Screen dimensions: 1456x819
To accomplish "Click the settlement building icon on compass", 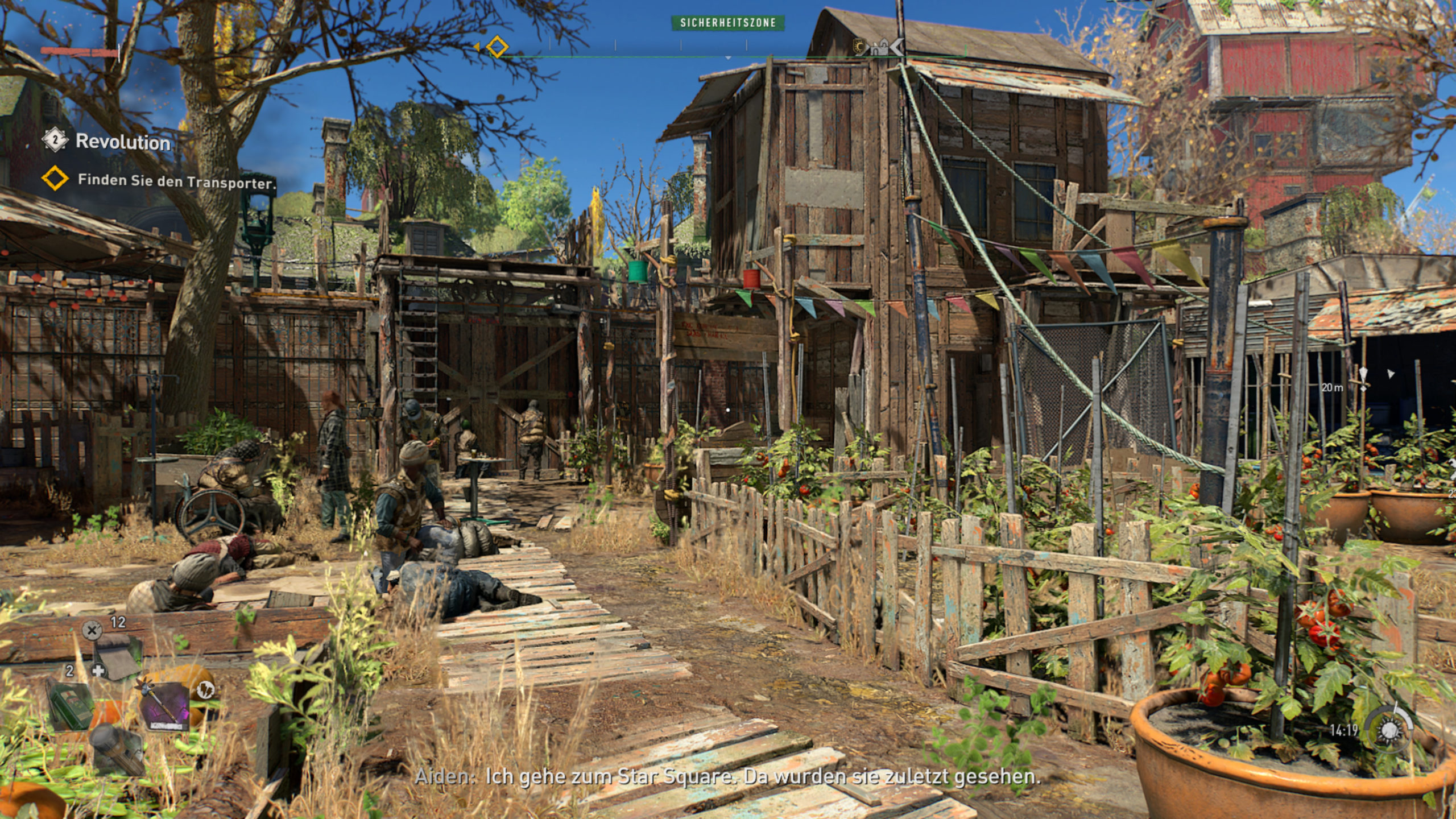I will click(880, 48).
